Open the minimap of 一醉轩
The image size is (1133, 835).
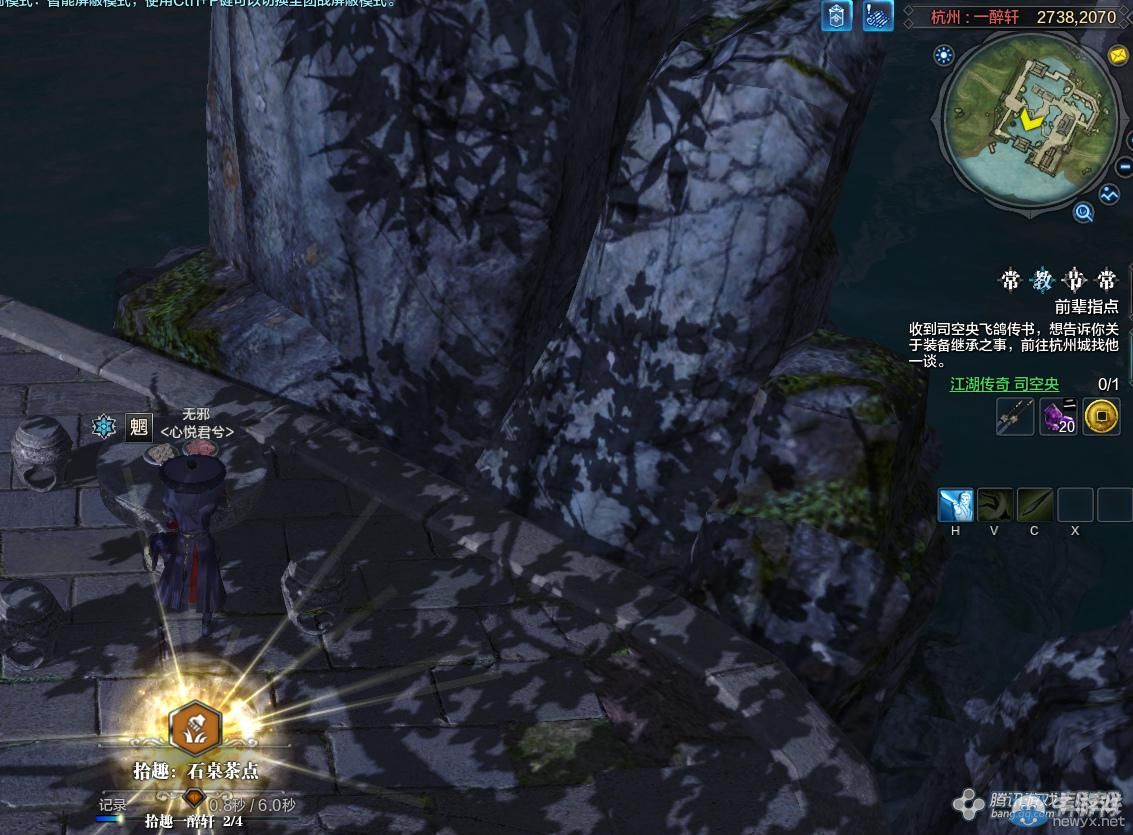point(1028,118)
